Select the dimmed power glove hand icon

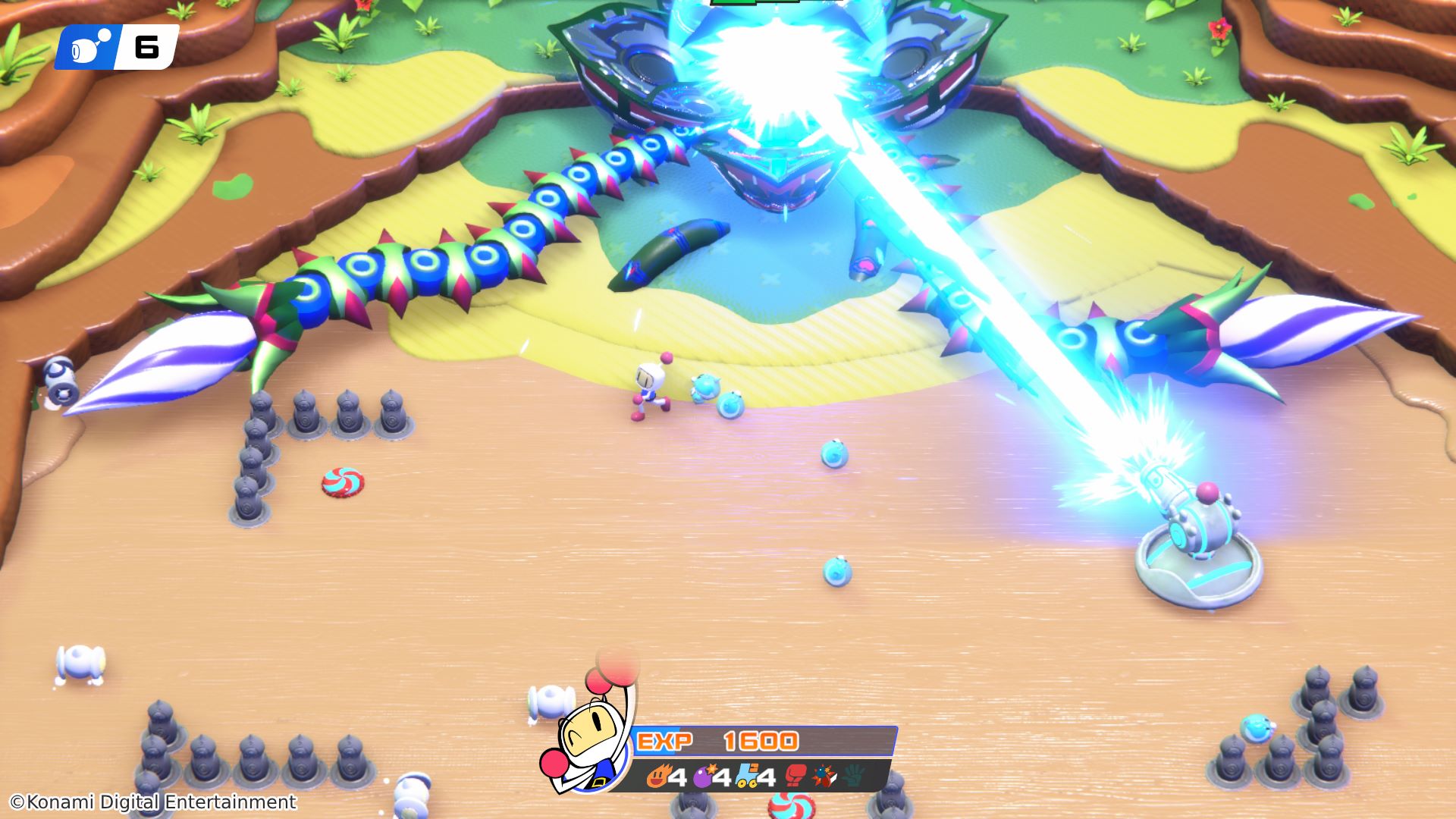(854, 776)
